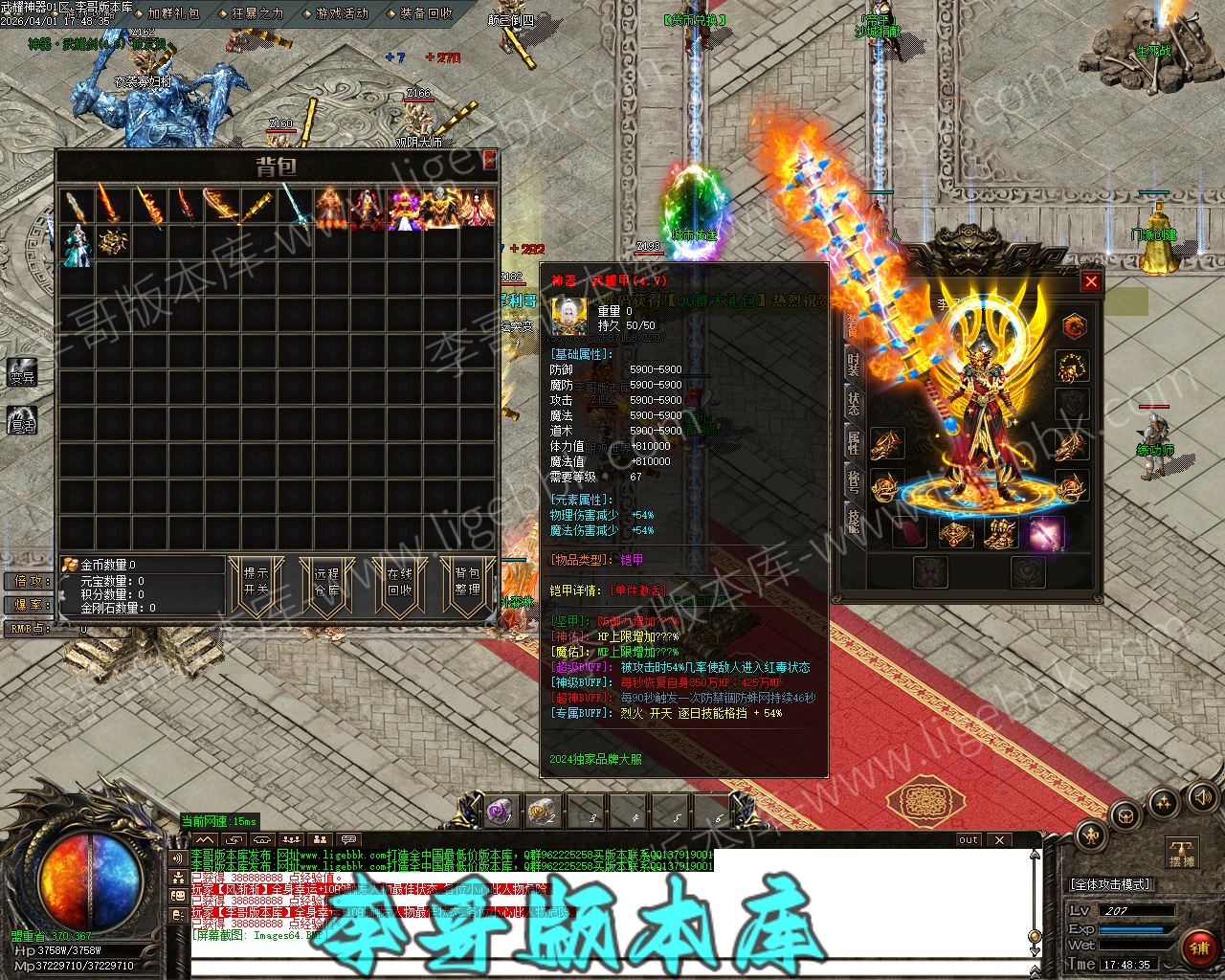Select the teal-robed costume in the bag

pos(76,243)
